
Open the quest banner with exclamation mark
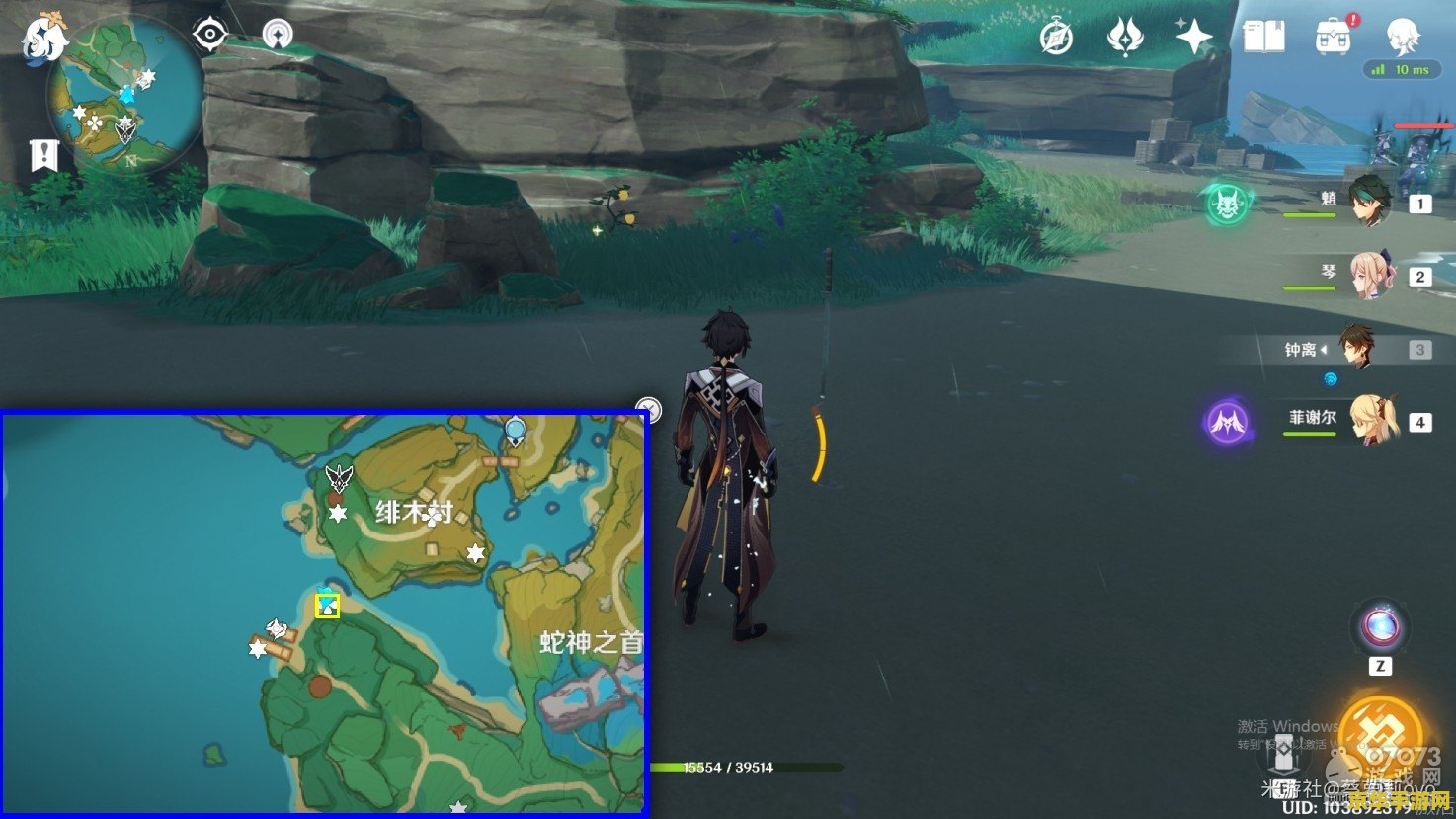pyautogui.click(x=44, y=155)
